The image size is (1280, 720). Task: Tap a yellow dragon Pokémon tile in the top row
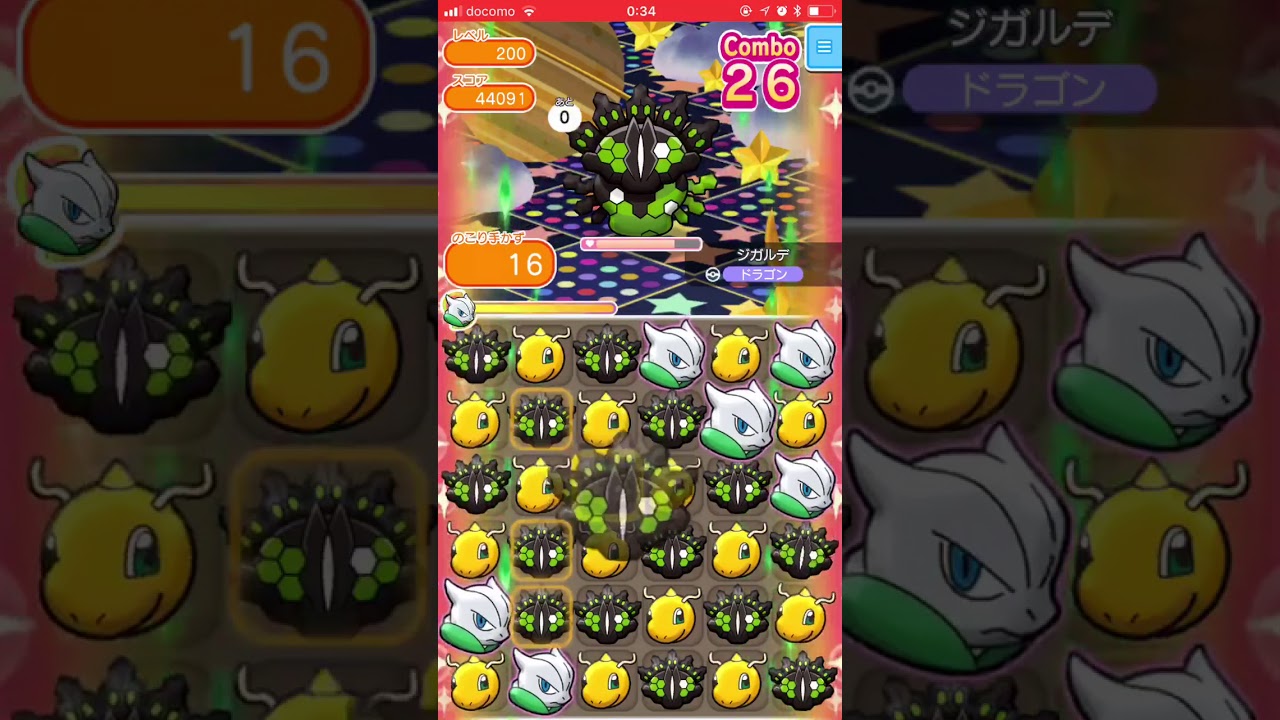pyautogui.click(x=540, y=355)
